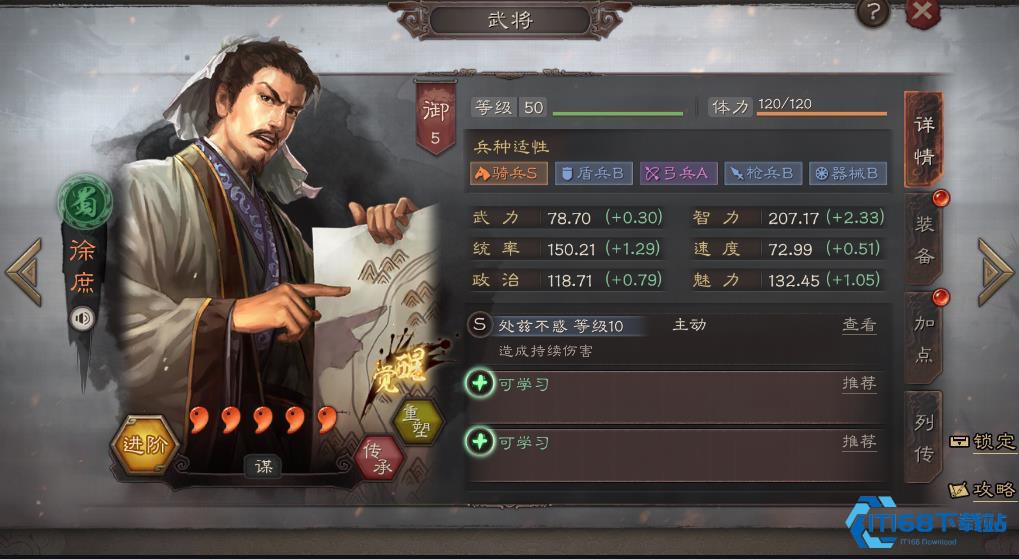
Task: Switch to the 加点 attribute points tab
Action: click(x=924, y=337)
